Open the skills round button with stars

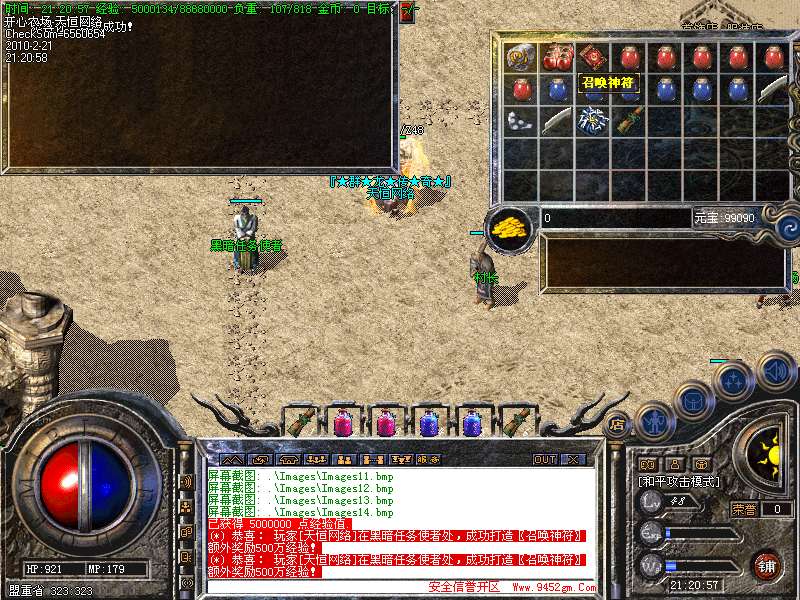[733, 380]
